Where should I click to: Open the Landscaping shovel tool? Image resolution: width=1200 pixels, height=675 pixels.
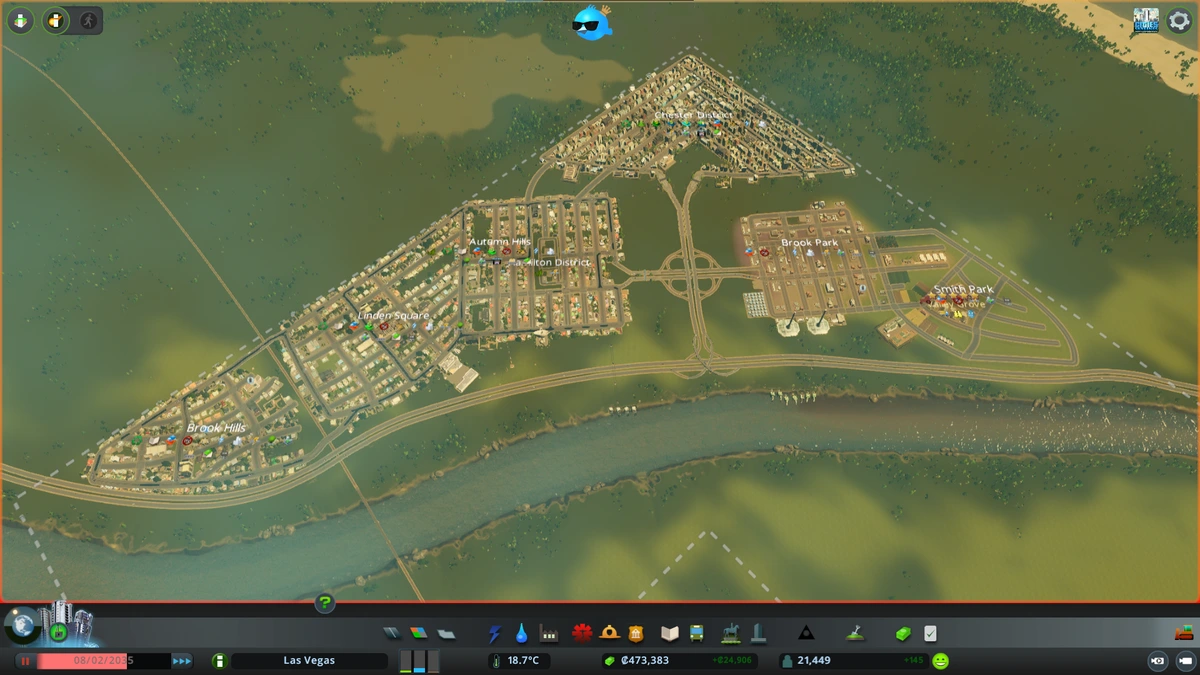click(x=855, y=633)
